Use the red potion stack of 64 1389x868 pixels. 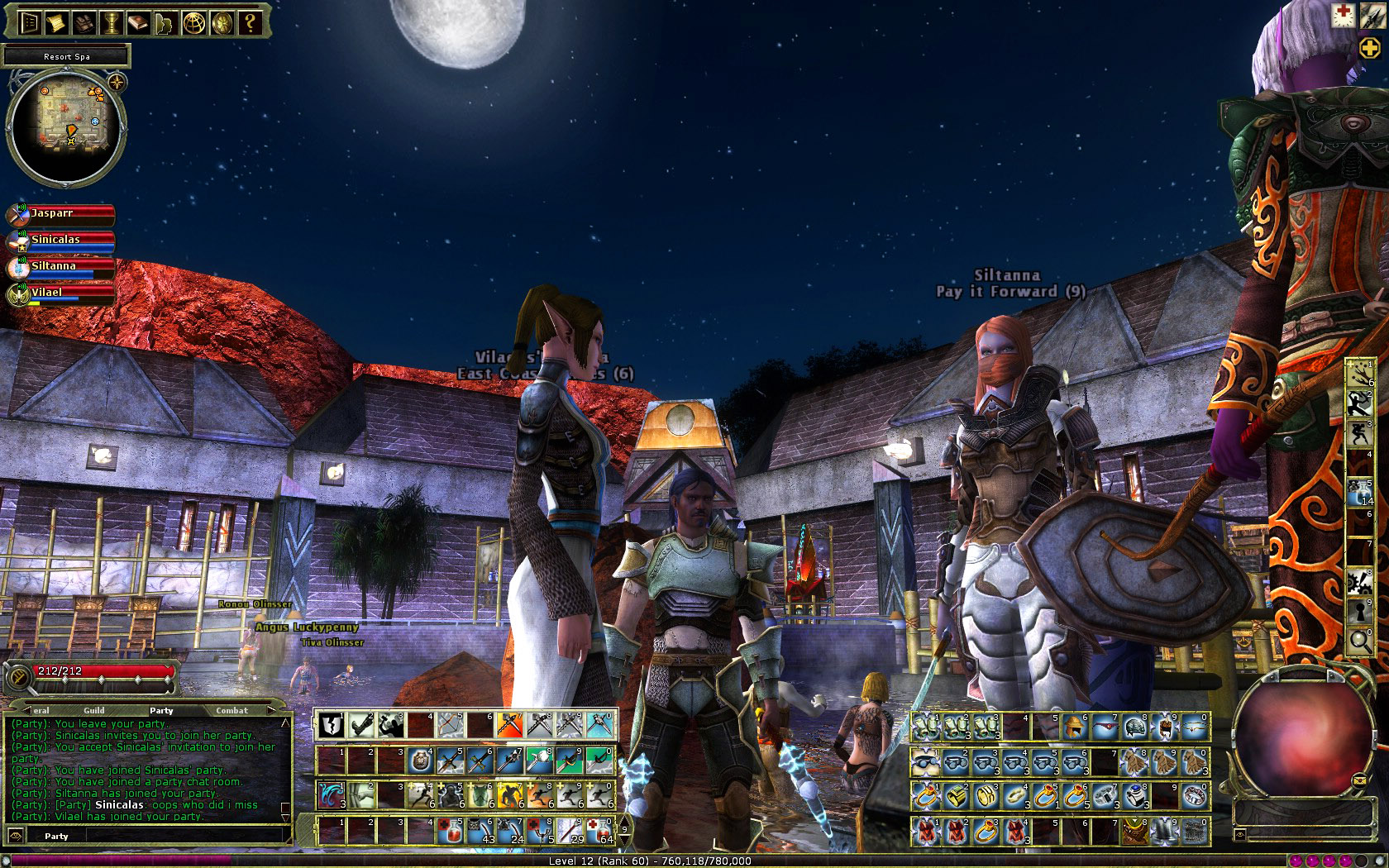600,830
